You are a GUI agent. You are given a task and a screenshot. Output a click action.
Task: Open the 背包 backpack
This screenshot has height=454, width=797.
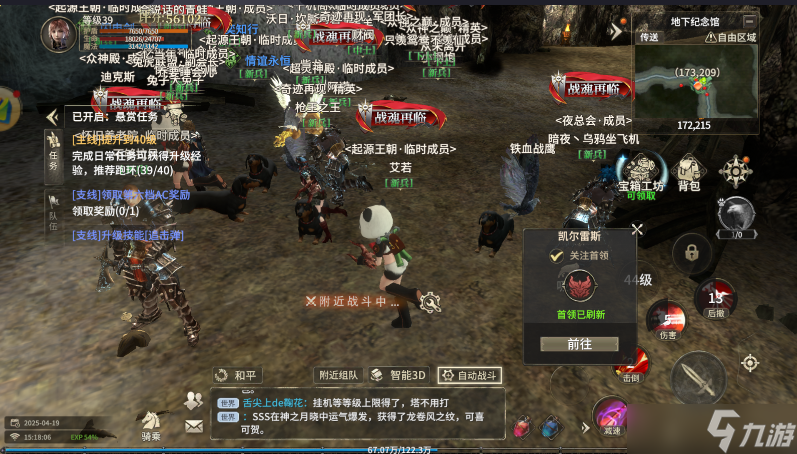tap(689, 170)
